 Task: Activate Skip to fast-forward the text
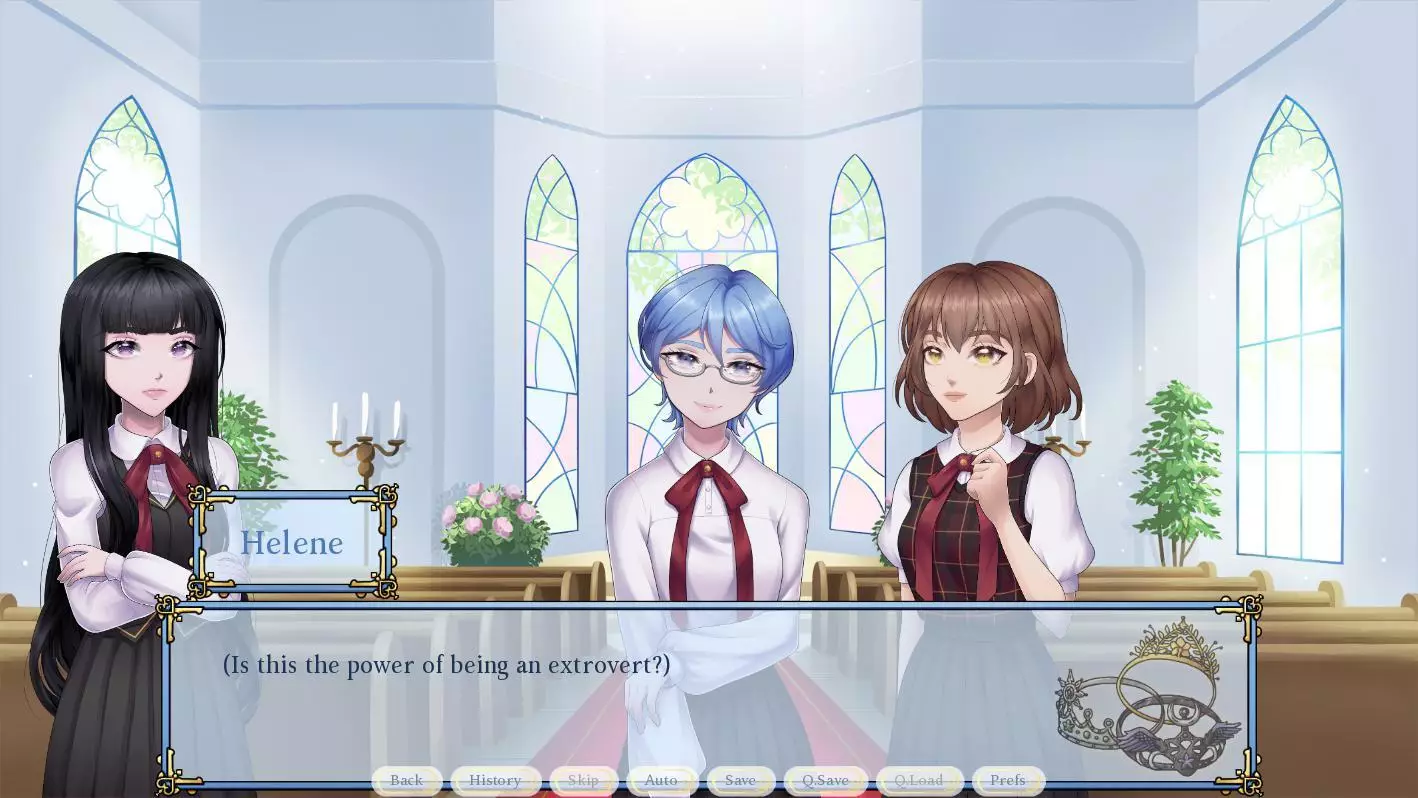(x=583, y=780)
